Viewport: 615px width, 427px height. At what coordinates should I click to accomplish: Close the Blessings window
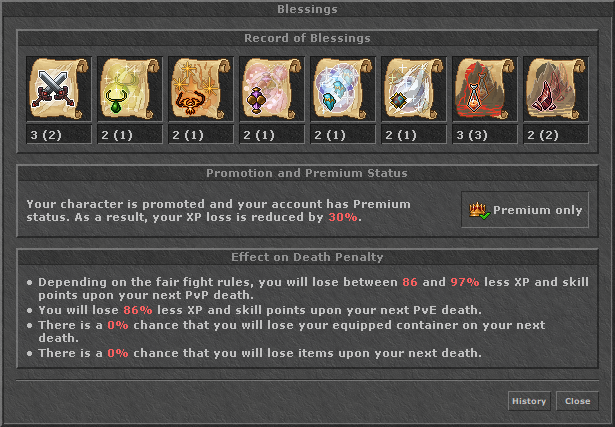point(577,401)
